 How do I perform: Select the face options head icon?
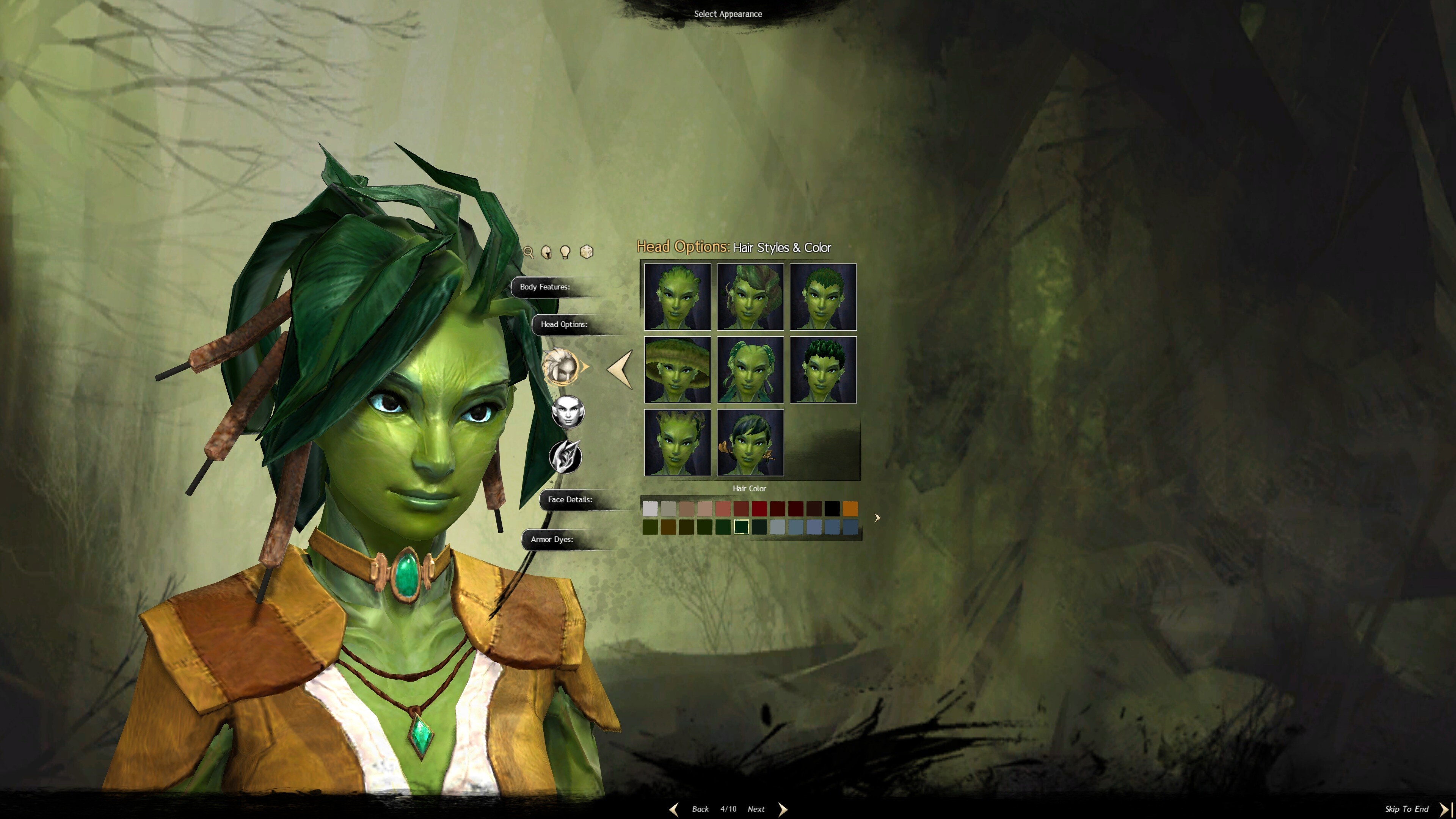(x=568, y=411)
